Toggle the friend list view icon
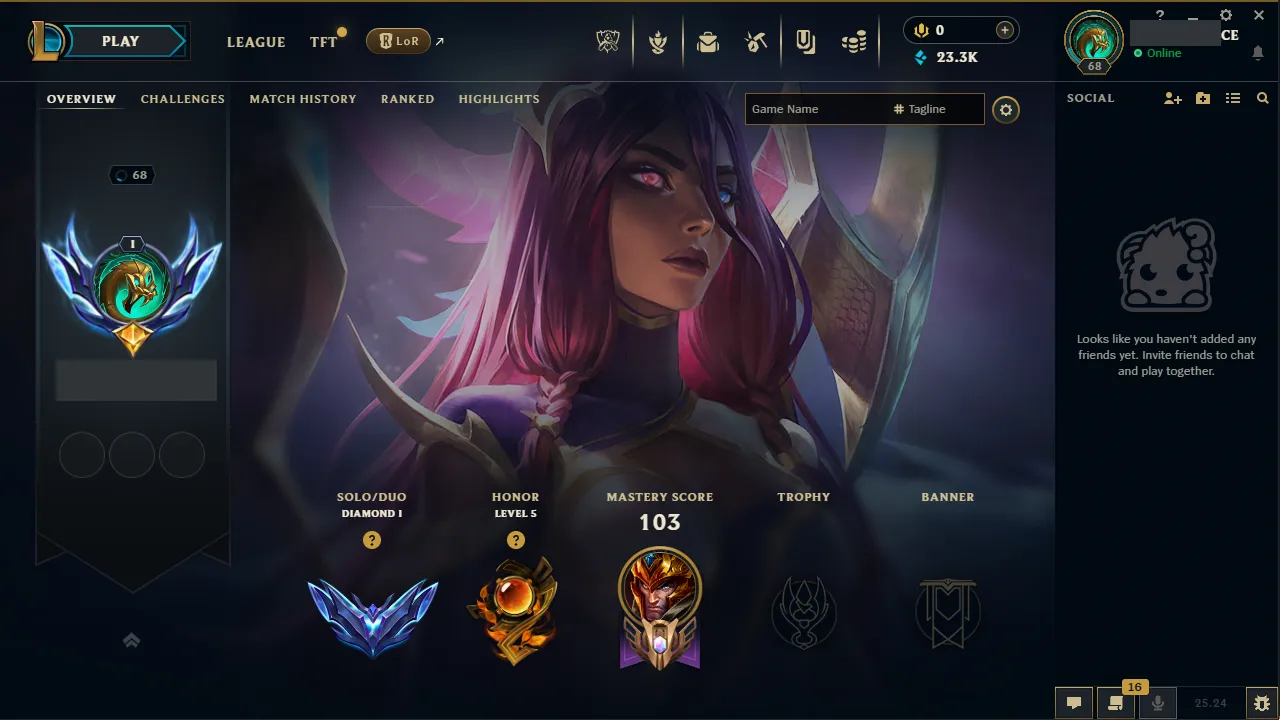 1232,98
